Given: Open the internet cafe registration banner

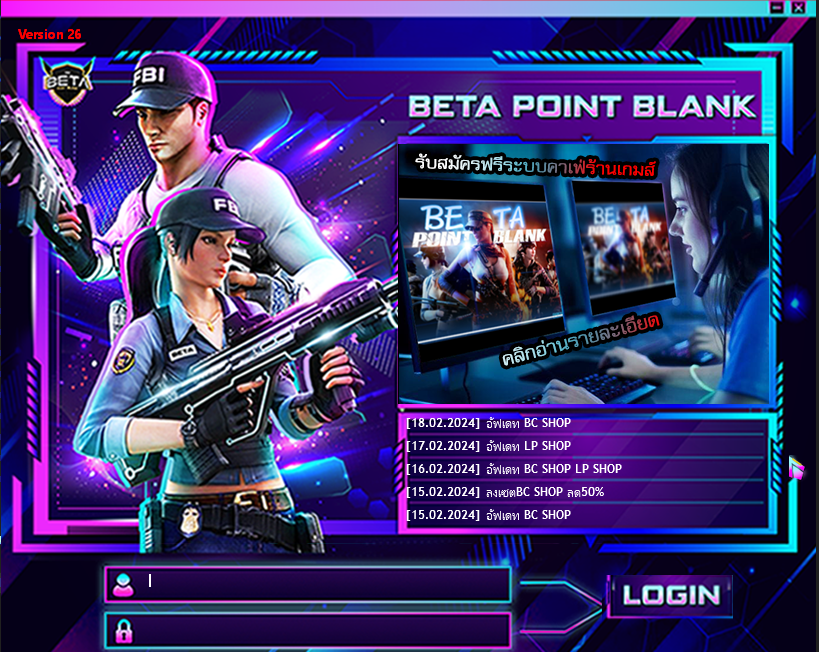Looking at the screenshot, I should click(583, 273).
